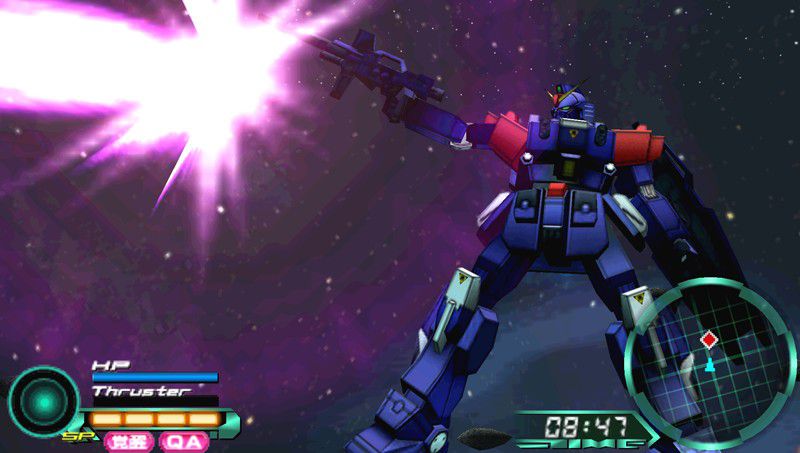Activate the pink 覚醒 awakening indicator
The image size is (800, 453).
[x=128, y=441]
